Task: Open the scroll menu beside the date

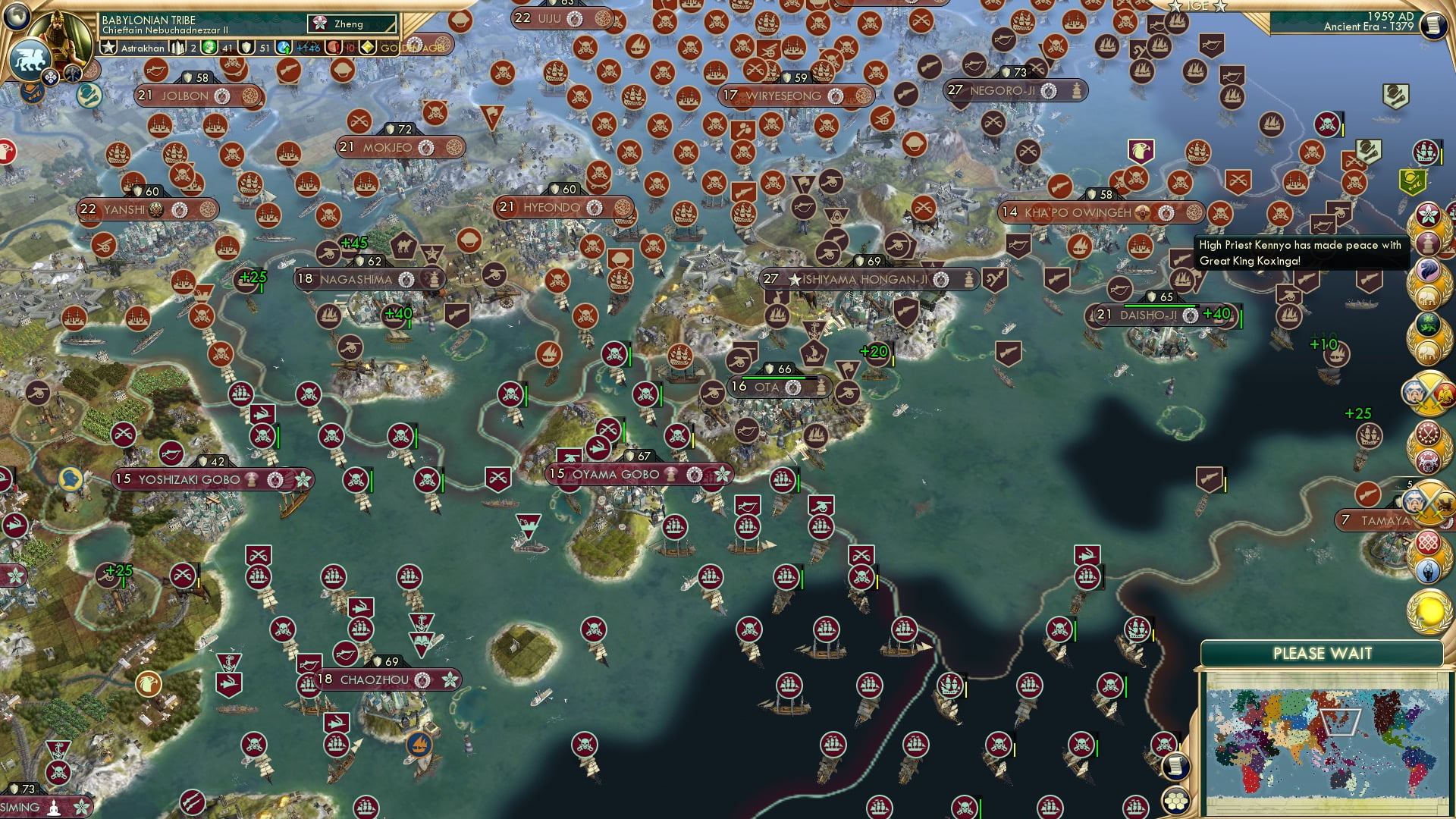Action: [x=1433, y=25]
